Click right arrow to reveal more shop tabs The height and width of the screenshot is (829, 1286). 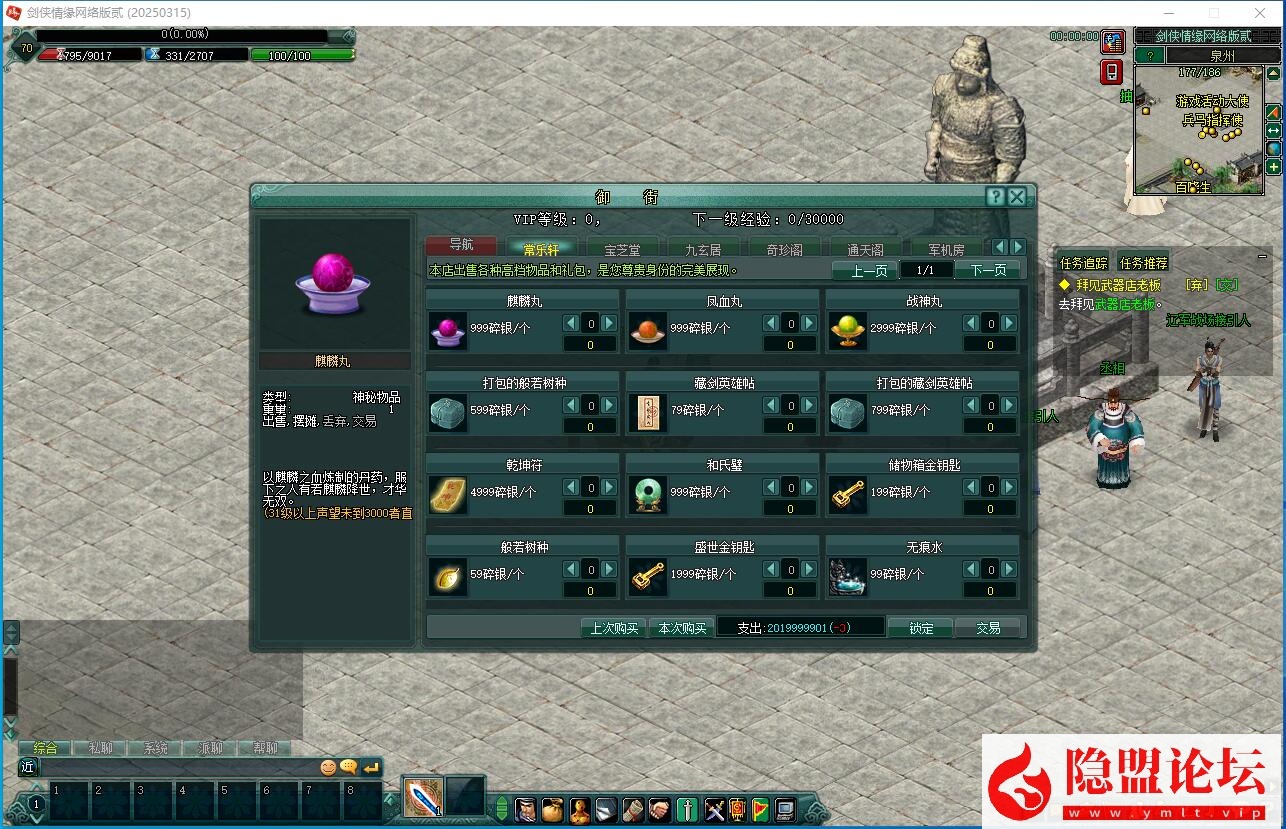(1018, 246)
